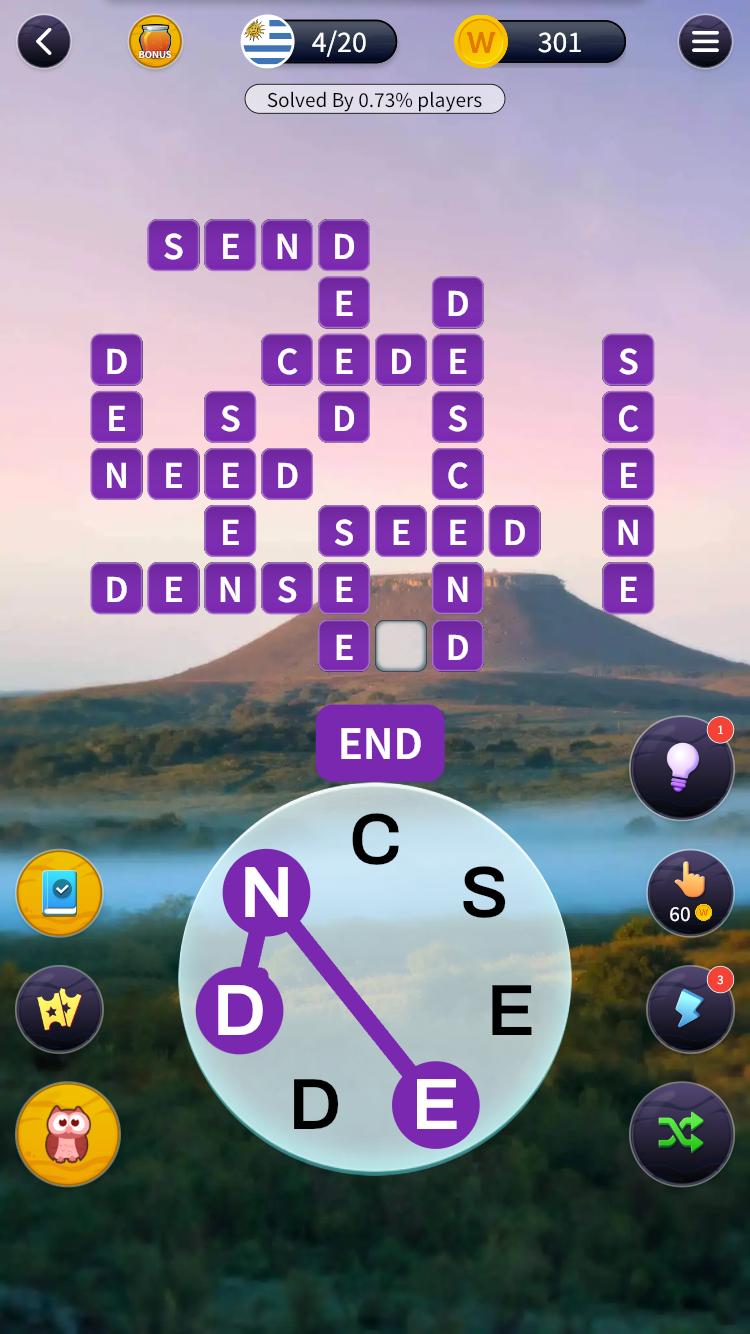Open the hamburger menu
The height and width of the screenshot is (1334, 750).
coord(705,42)
